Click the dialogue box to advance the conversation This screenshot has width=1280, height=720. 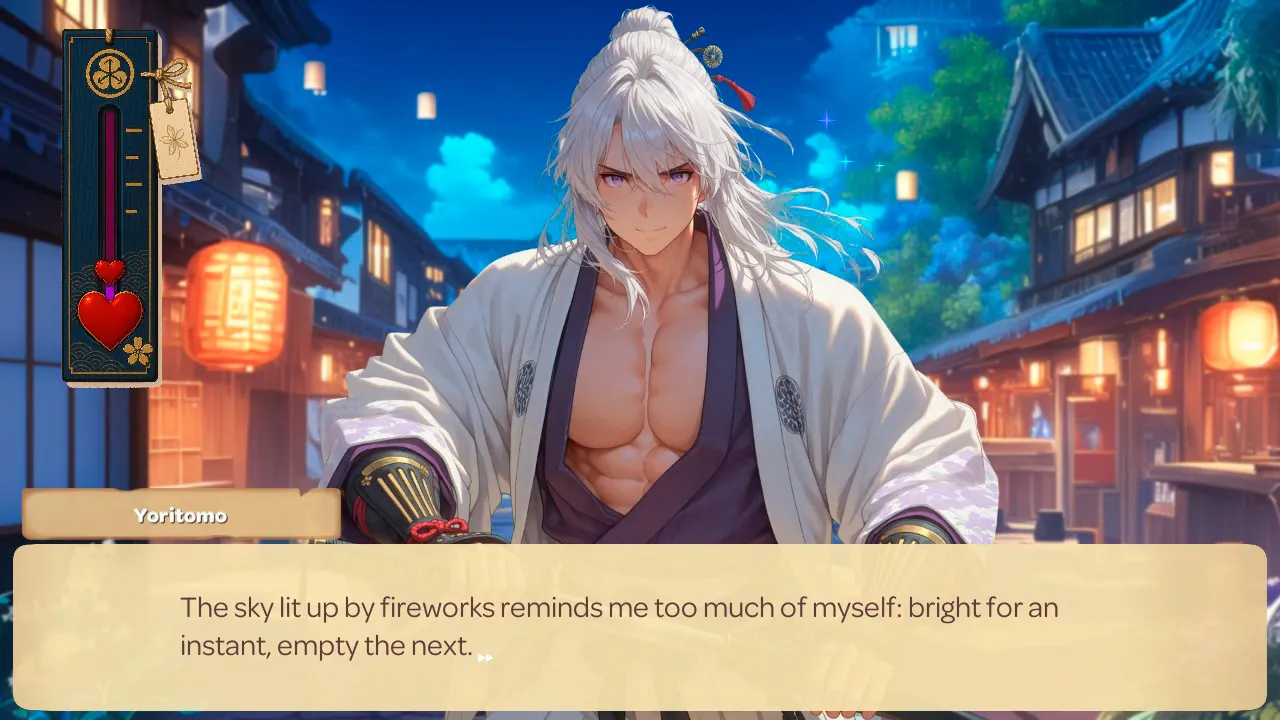coord(640,625)
